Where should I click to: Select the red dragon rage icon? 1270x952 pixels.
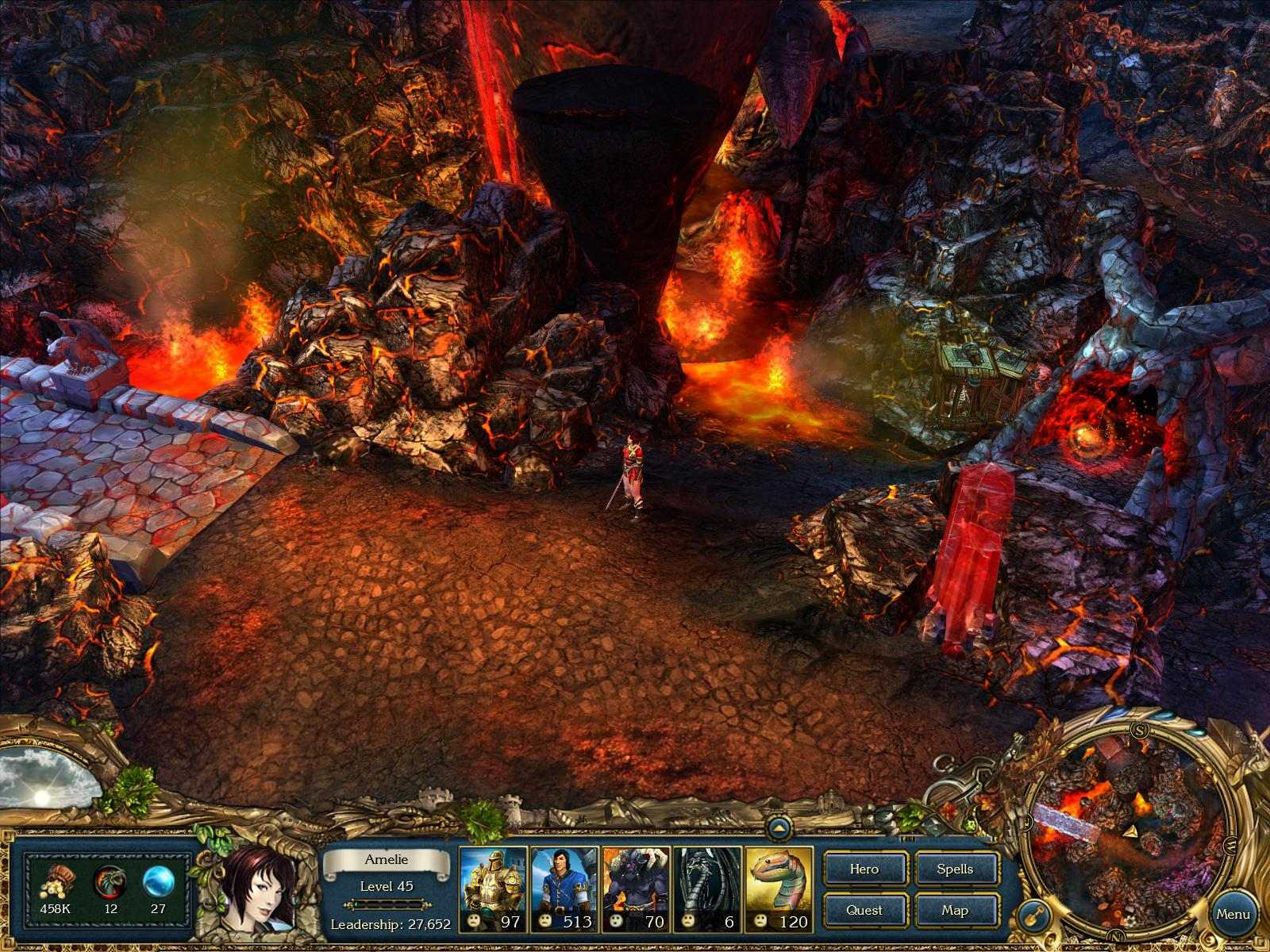[109, 882]
